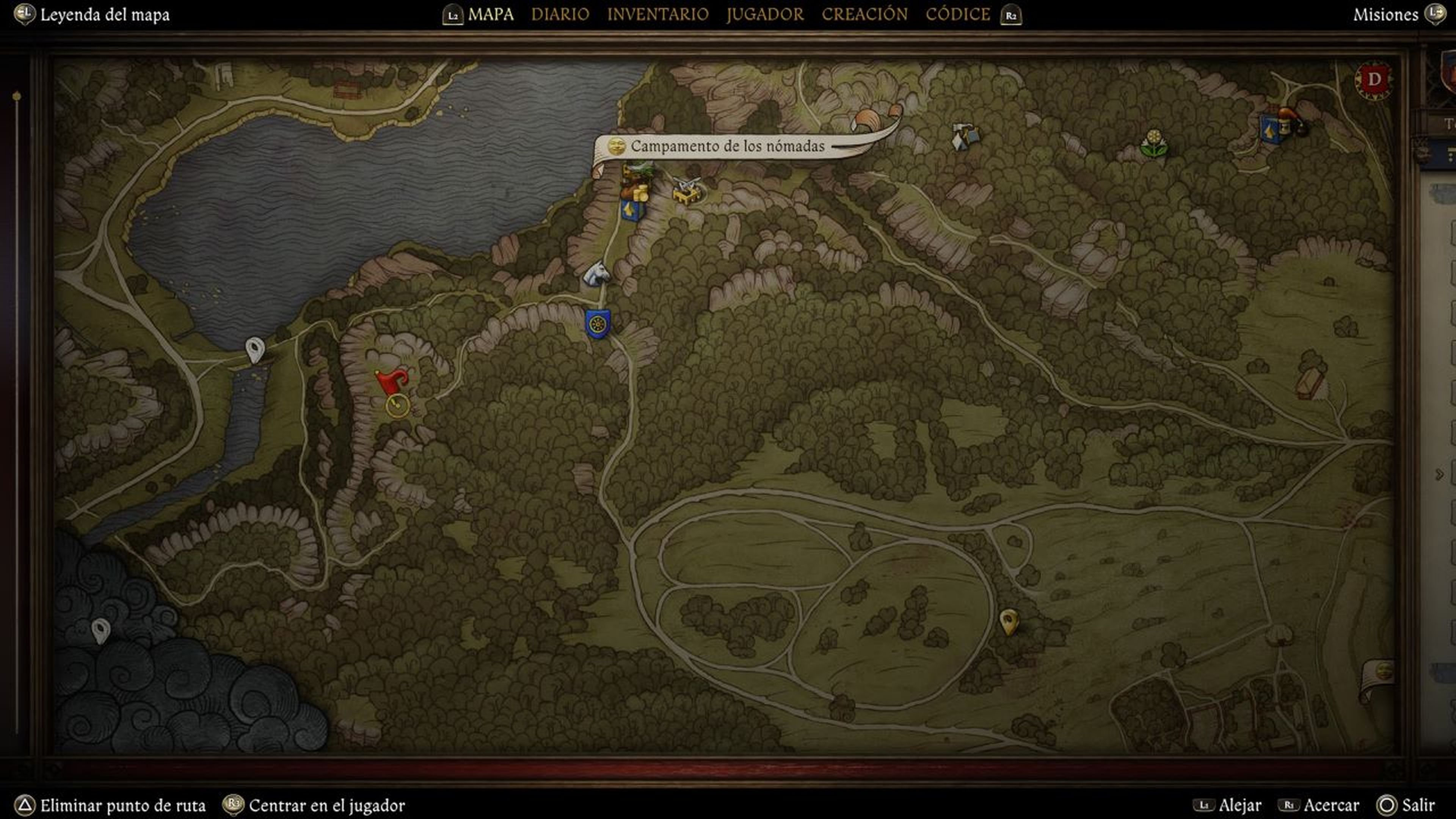1456x819 pixels.
Task: Select the grey pin in the fog
Action: tap(100, 629)
